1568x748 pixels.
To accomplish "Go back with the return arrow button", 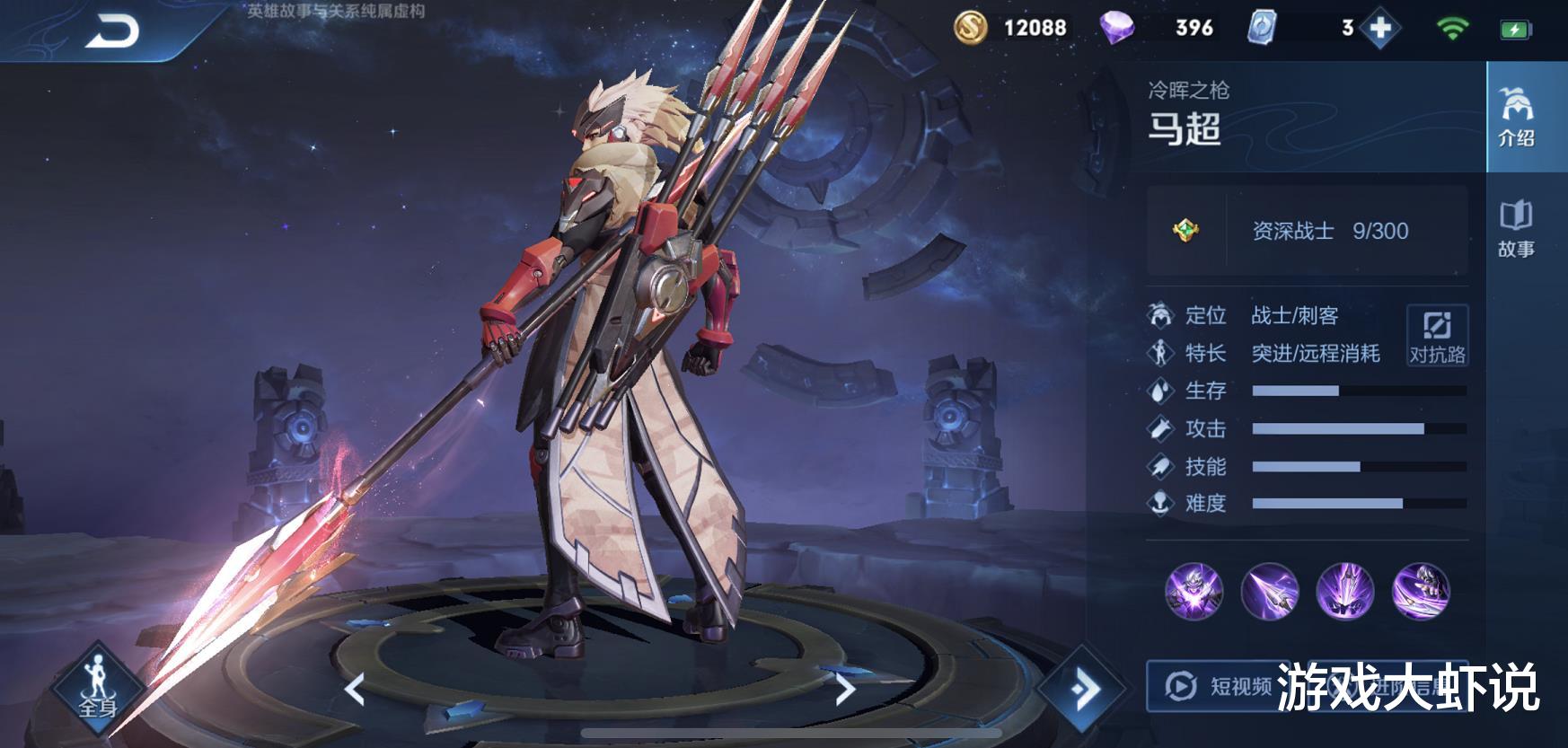I will (113, 32).
